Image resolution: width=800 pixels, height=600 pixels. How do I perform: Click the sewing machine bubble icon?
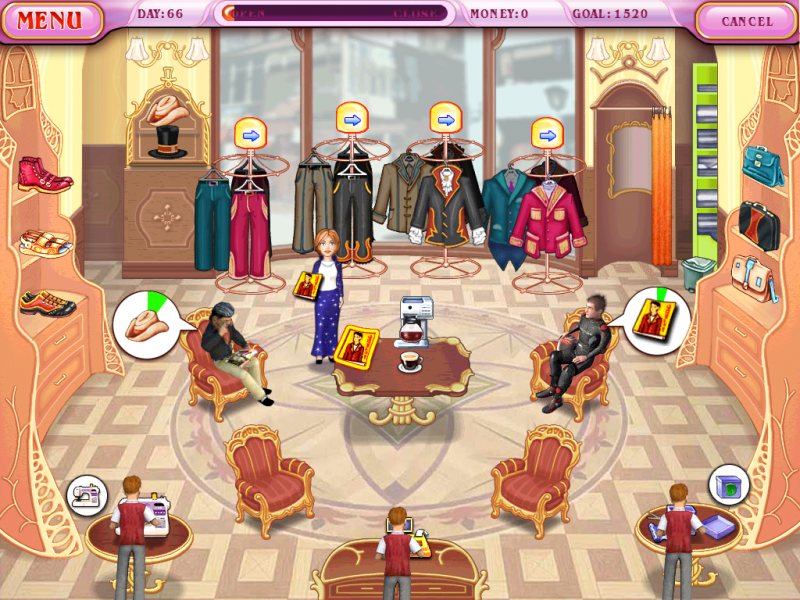click(87, 495)
